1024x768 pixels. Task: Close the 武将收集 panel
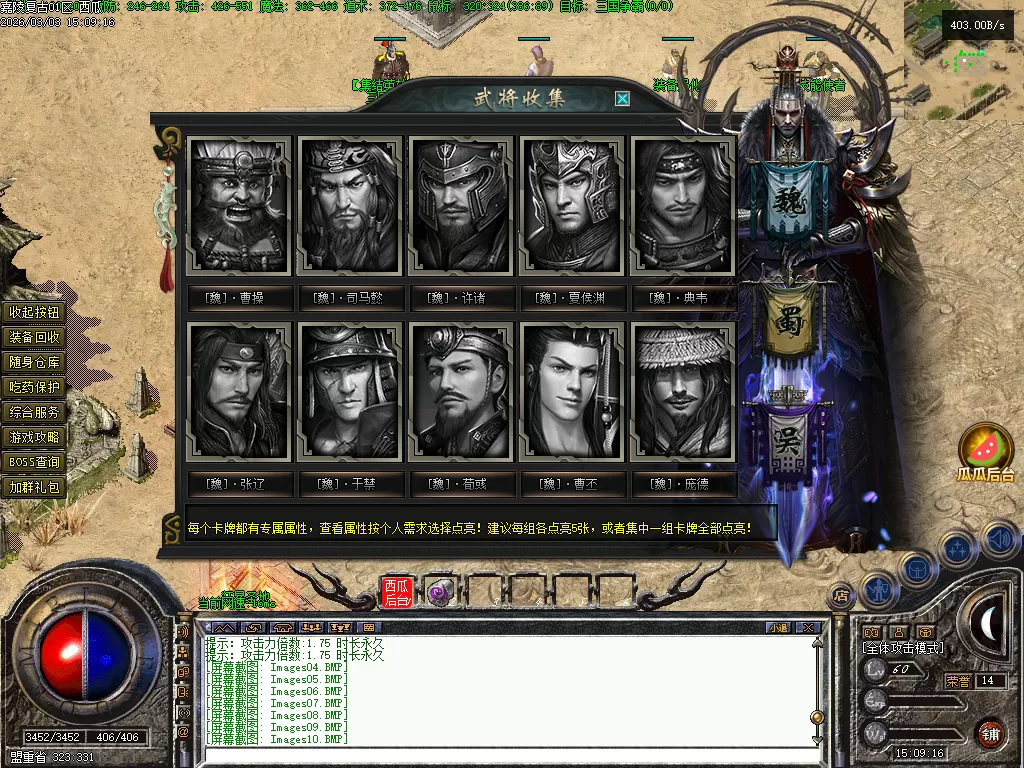(x=622, y=98)
